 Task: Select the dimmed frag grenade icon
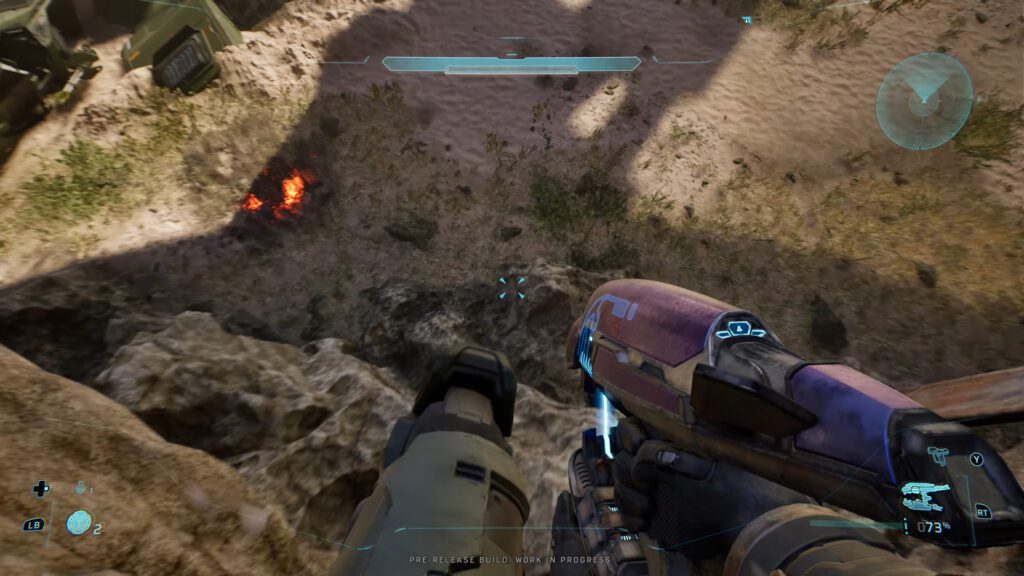[x=80, y=489]
